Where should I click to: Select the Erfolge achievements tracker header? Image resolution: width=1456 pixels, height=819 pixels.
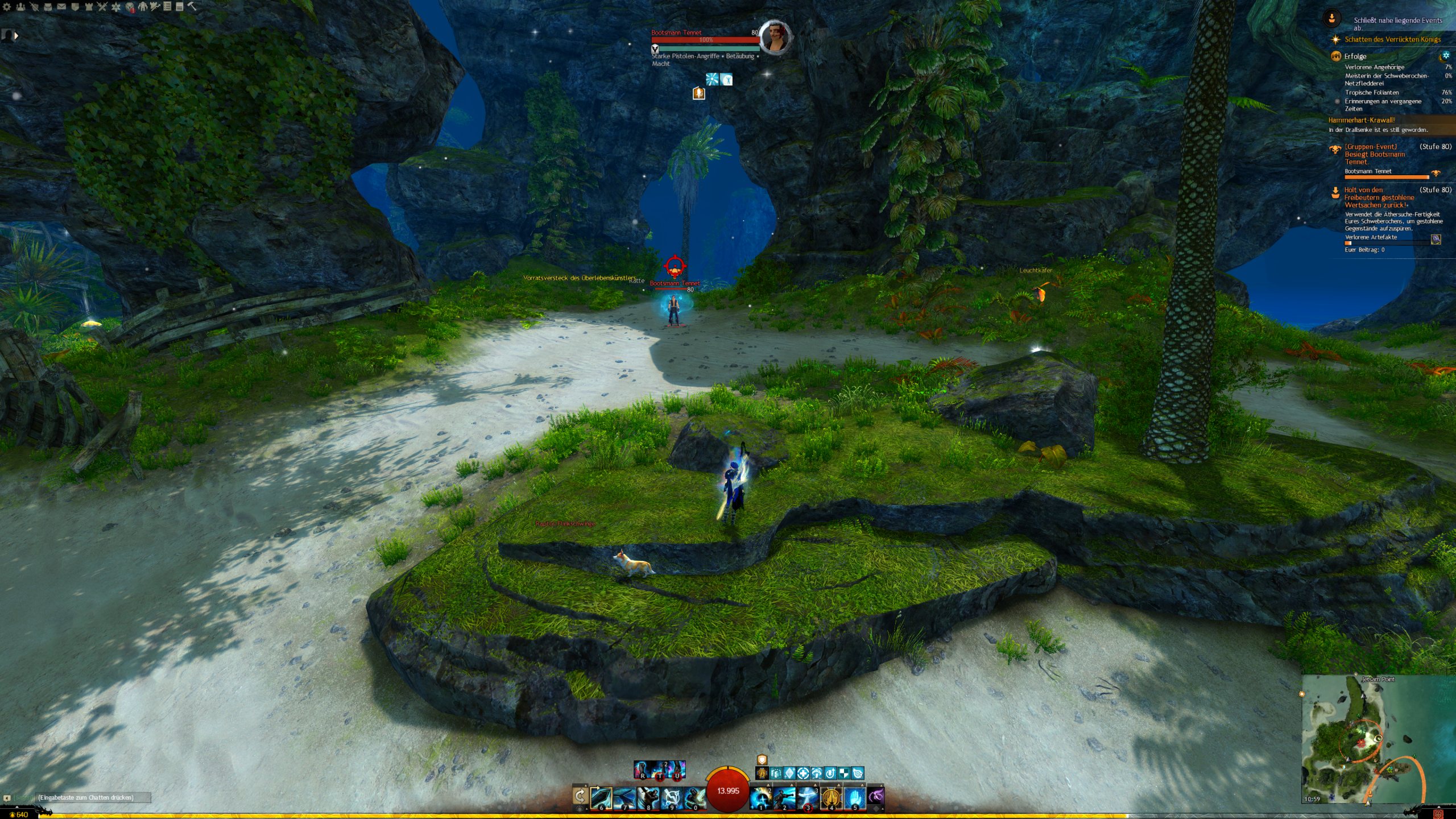pyautogui.click(x=1355, y=56)
